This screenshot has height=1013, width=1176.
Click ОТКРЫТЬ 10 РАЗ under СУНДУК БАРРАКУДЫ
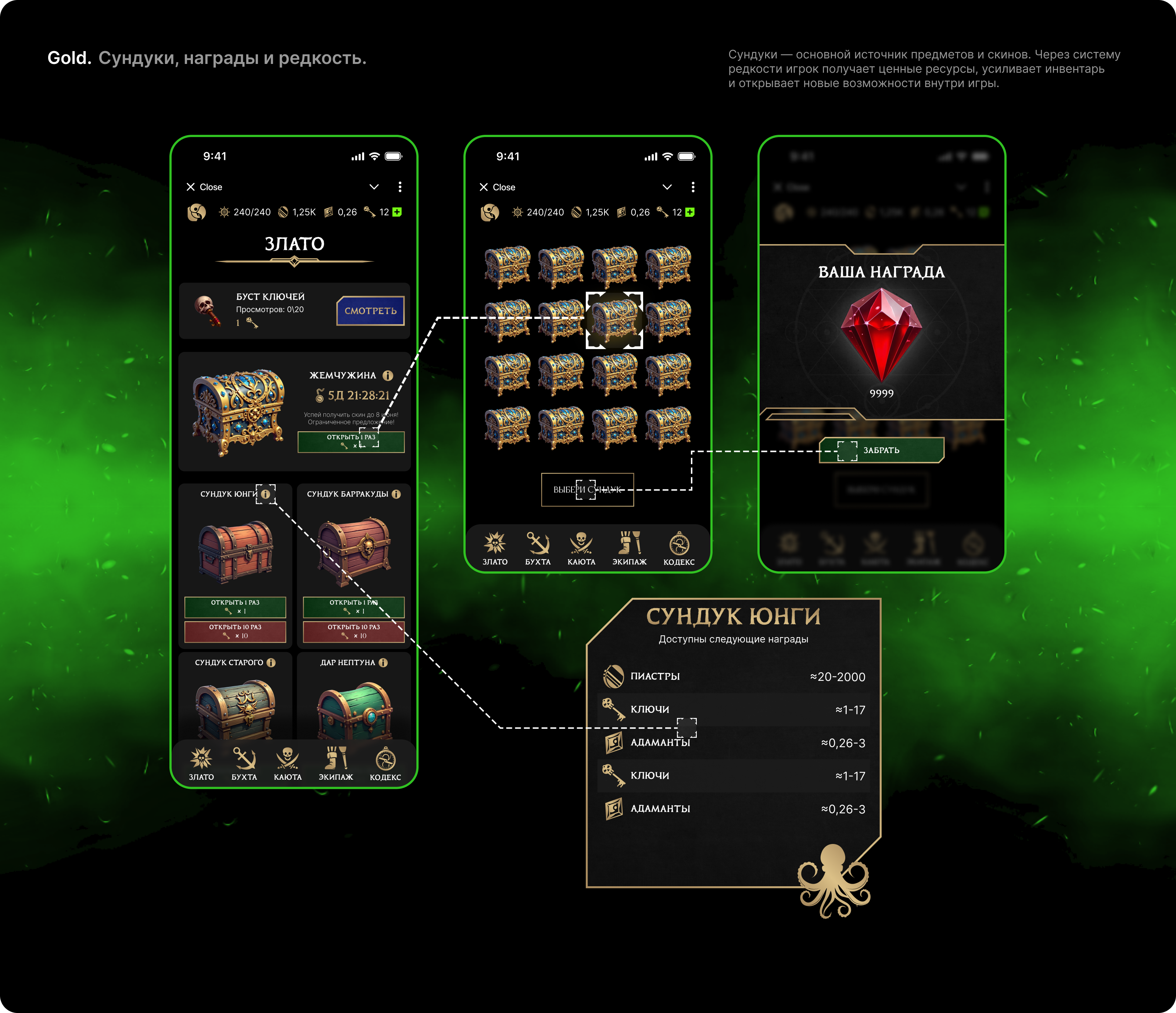pyautogui.click(x=354, y=632)
